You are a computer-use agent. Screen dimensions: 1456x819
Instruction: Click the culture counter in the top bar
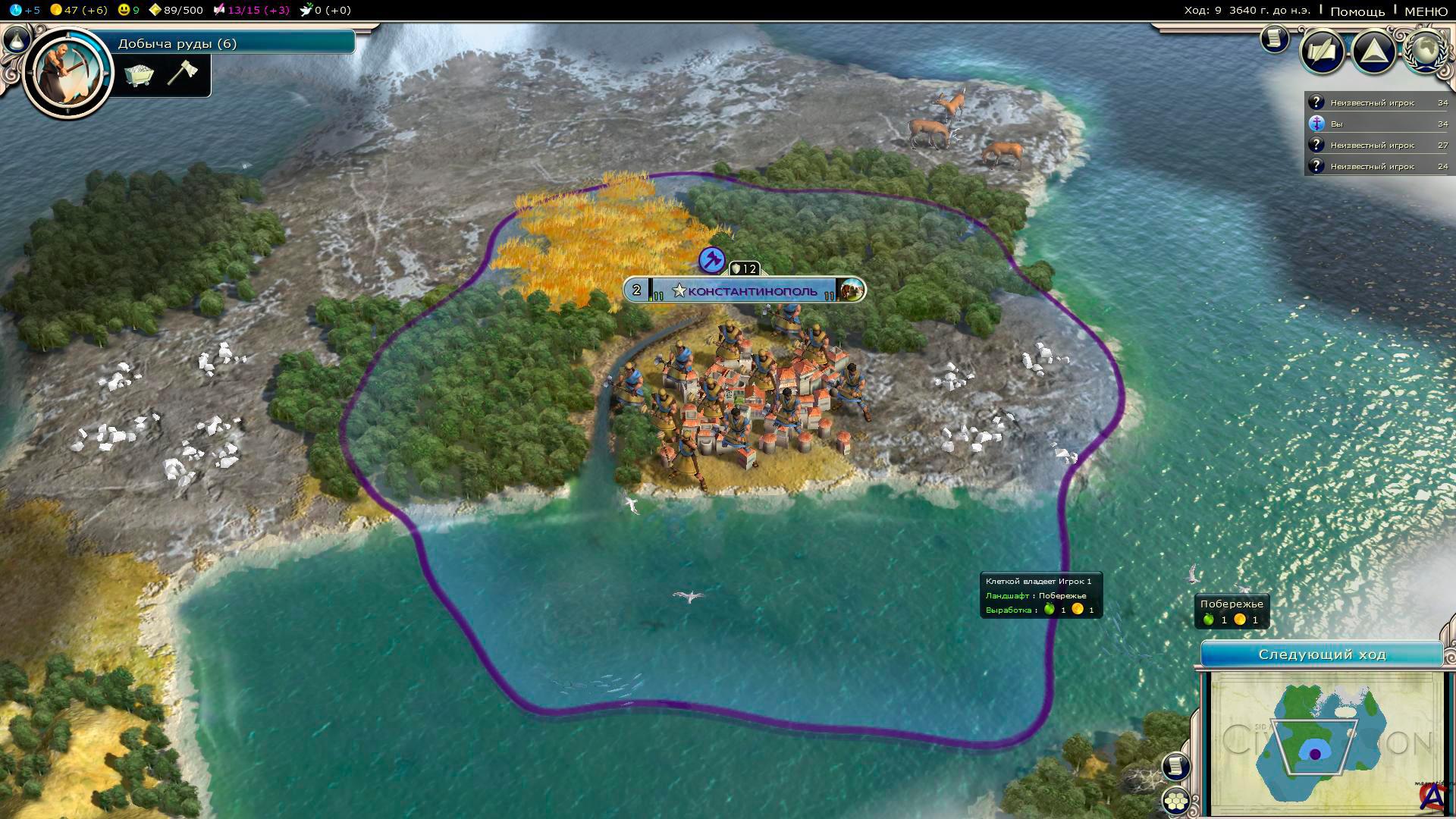click(252, 10)
